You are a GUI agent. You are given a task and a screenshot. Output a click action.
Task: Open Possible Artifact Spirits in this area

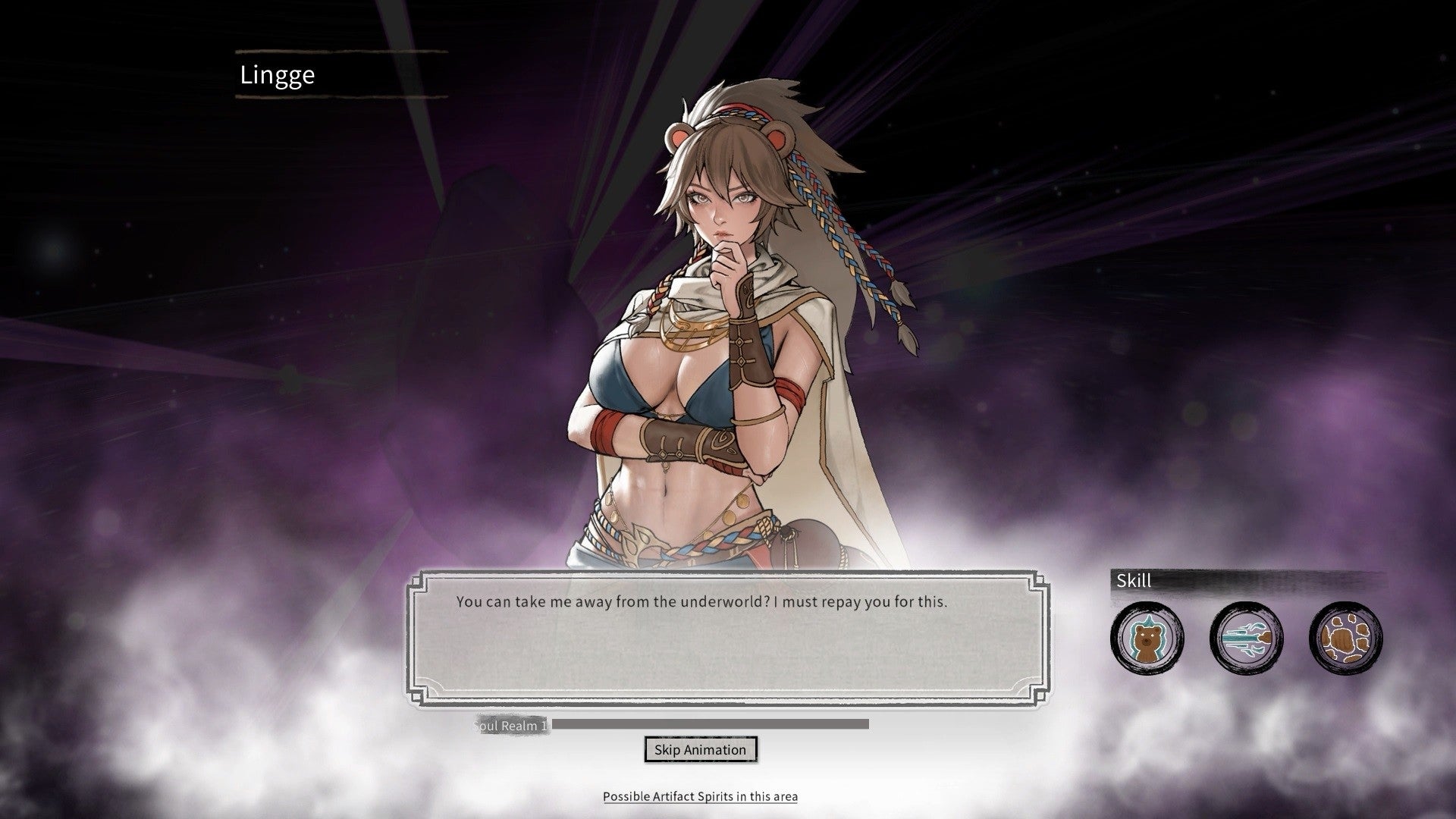point(700,796)
